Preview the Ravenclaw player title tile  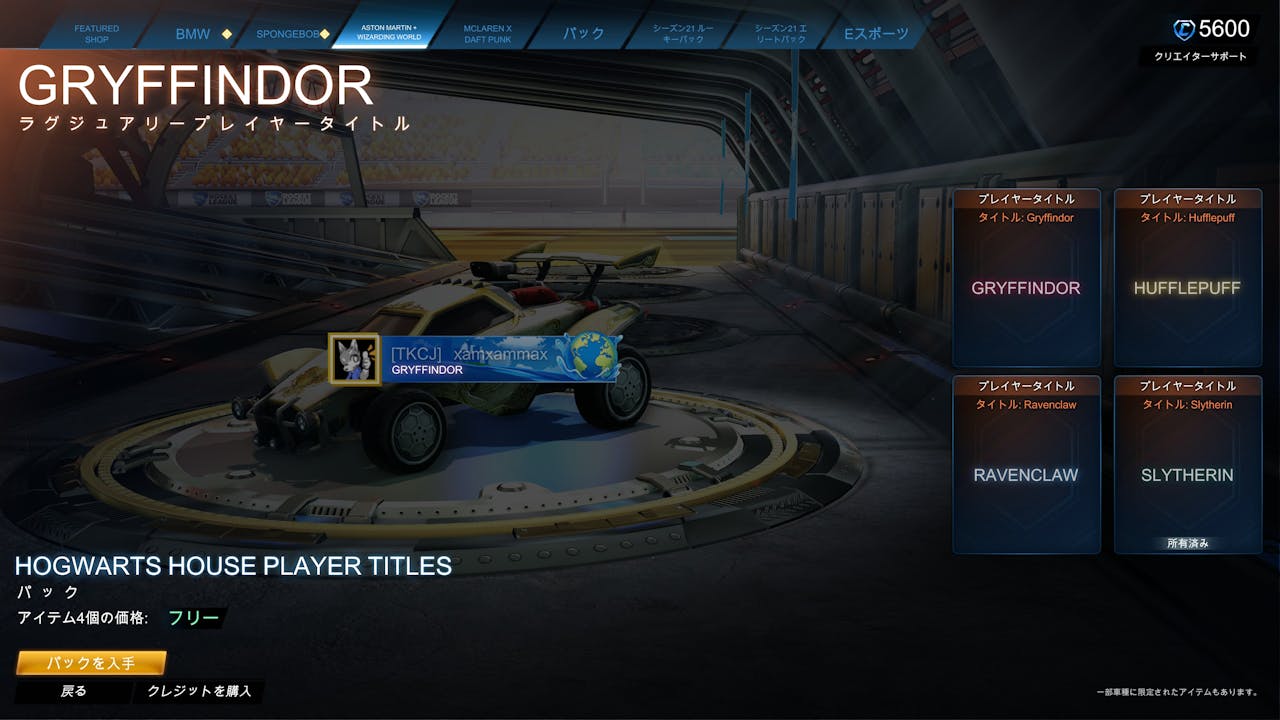pyautogui.click(x=1026, y=465)
